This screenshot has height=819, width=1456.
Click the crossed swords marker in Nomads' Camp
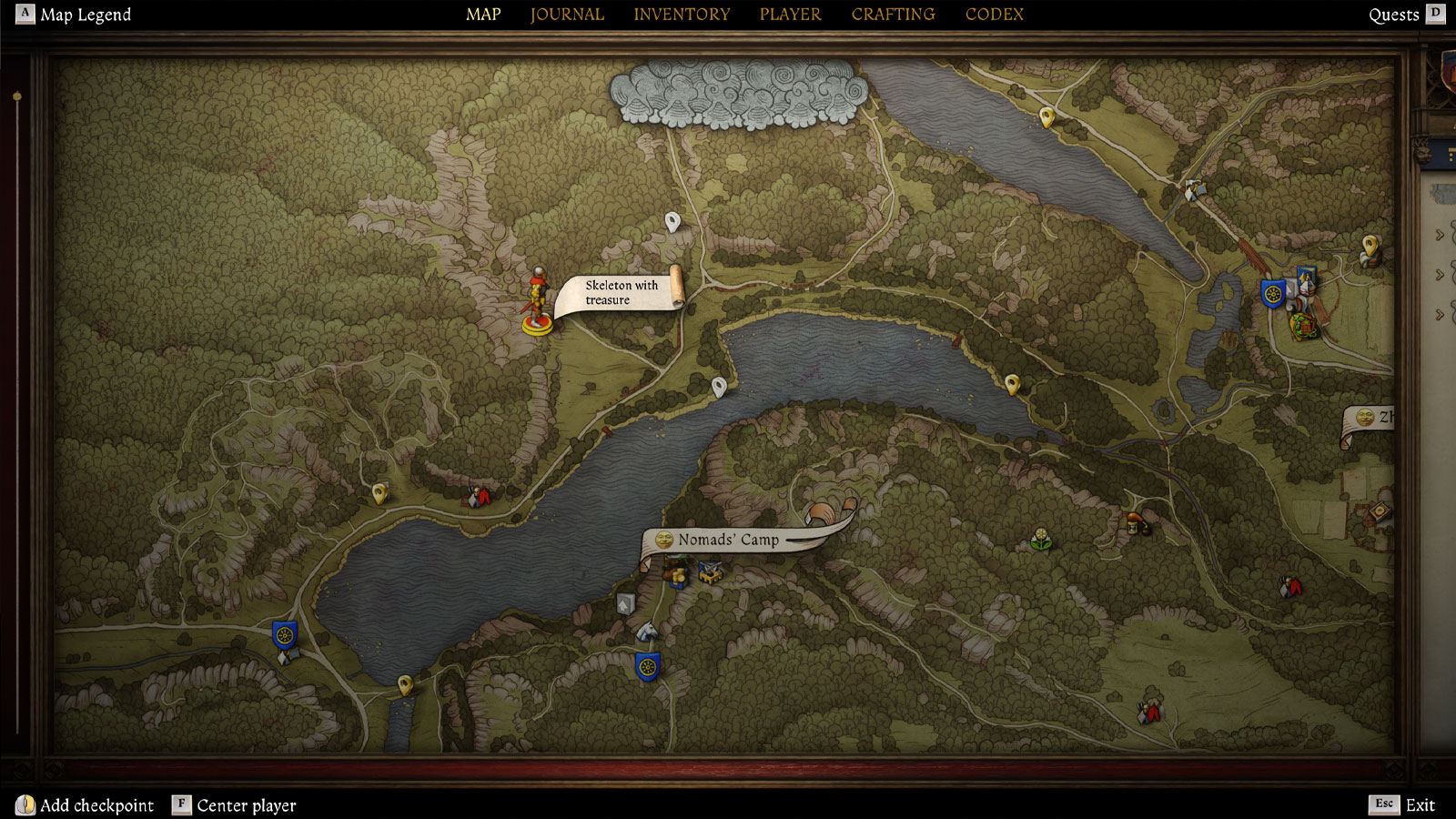[x=711, y=572]
